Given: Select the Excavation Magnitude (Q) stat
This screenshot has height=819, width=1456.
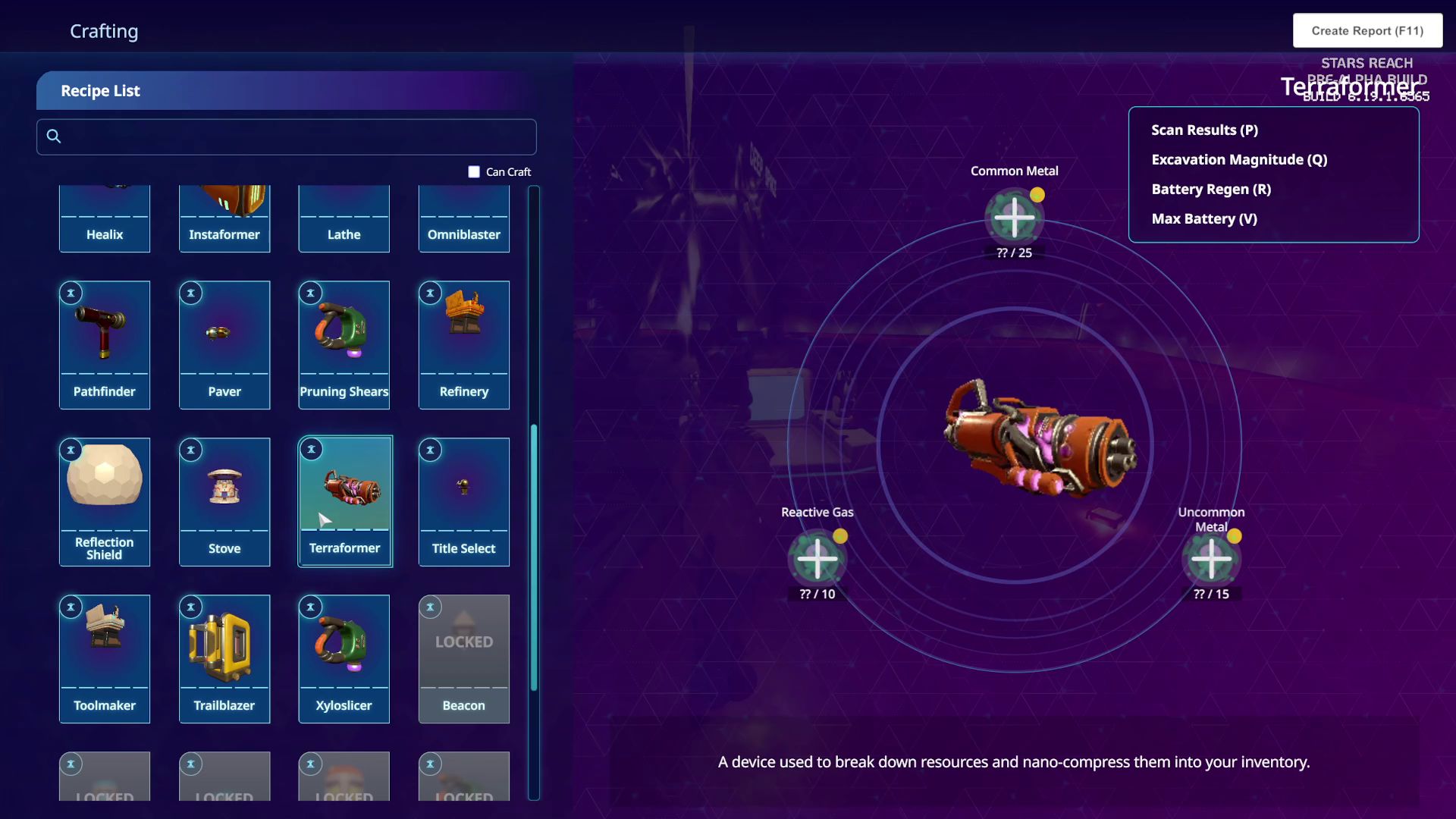Looking at the screenshot, I should [x=1239, y=160].
